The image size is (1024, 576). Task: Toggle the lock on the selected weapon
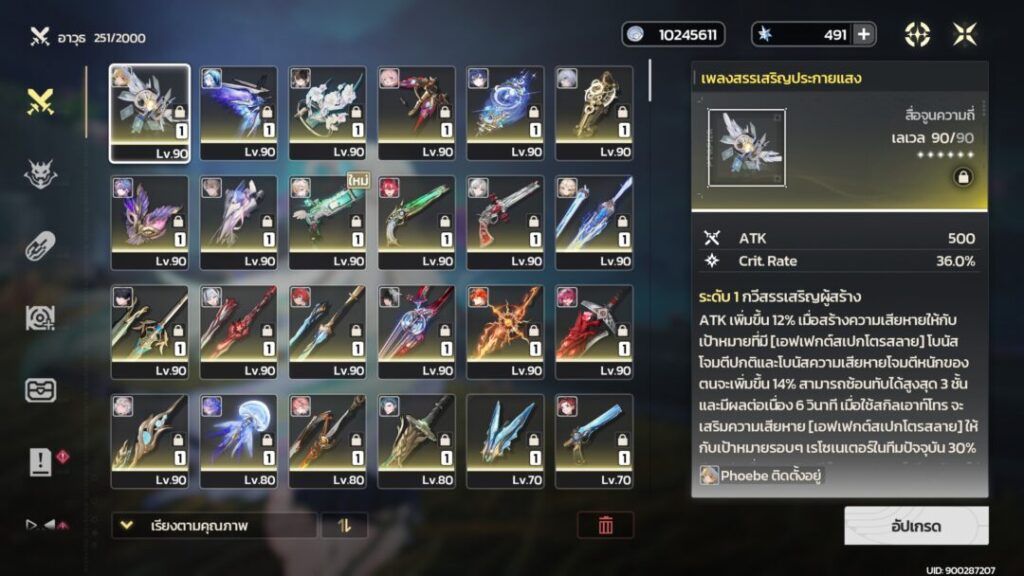pos(962,178)
